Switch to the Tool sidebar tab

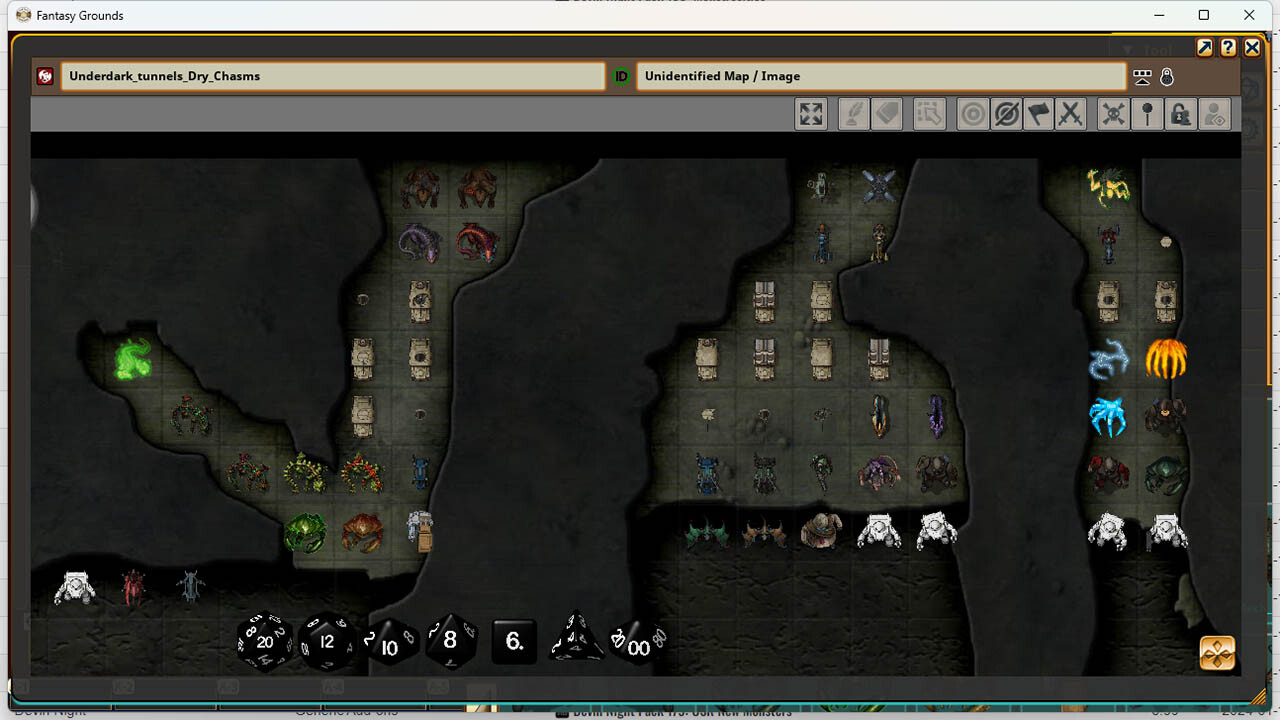(1155, 49)
